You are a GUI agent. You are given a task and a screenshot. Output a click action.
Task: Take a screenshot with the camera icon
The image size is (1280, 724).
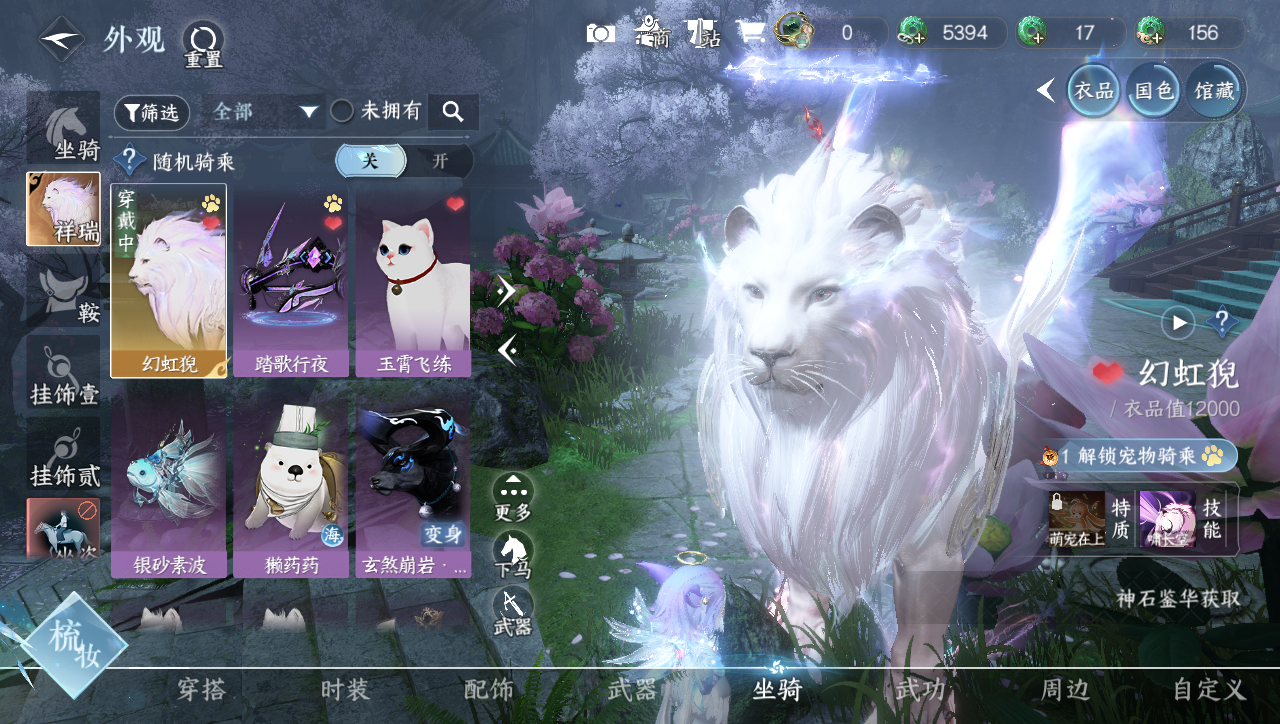[601, 33]
